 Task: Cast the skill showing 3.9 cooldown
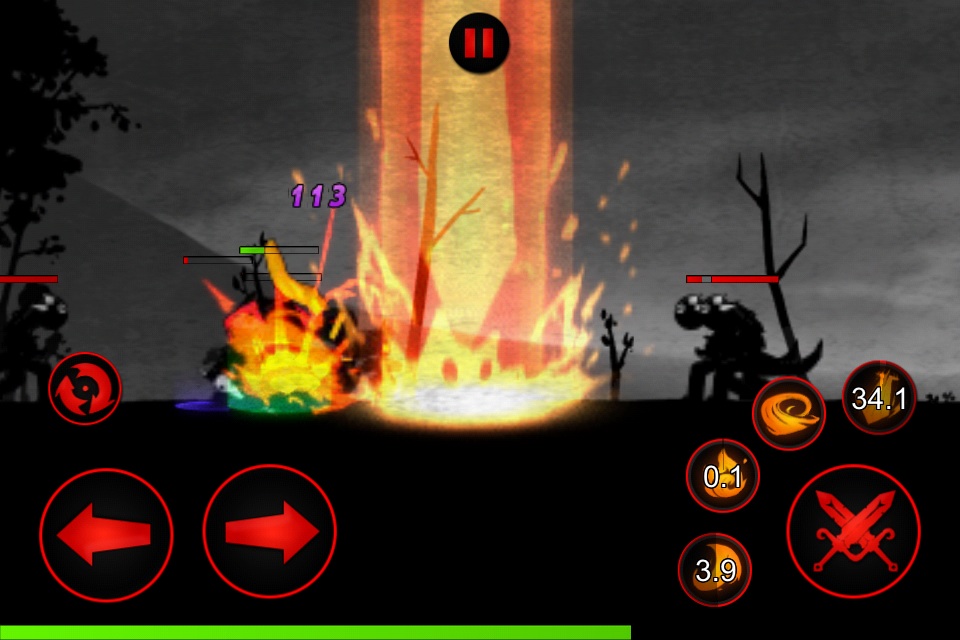(715, 570)
